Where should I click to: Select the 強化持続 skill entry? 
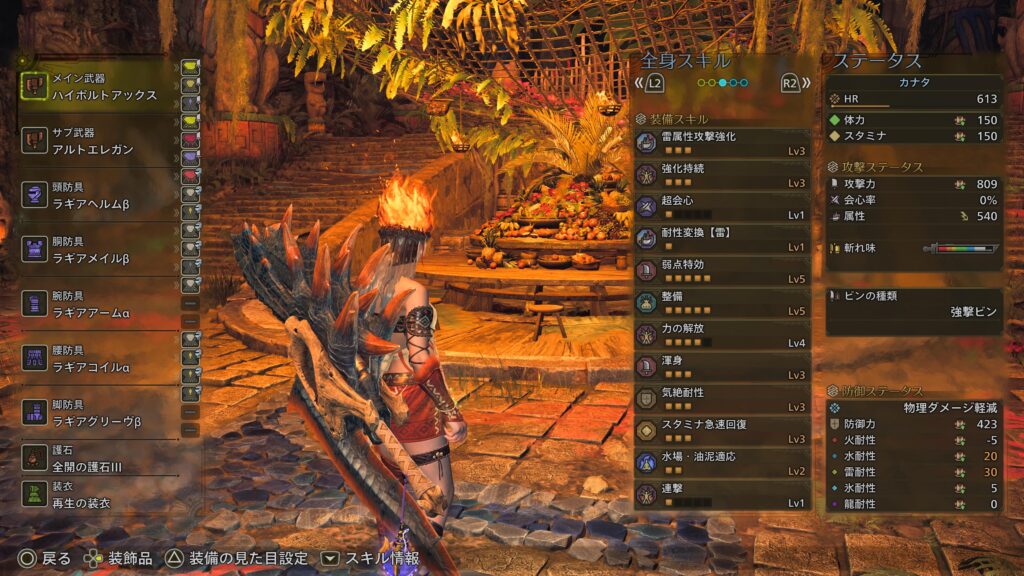point(722,175)
